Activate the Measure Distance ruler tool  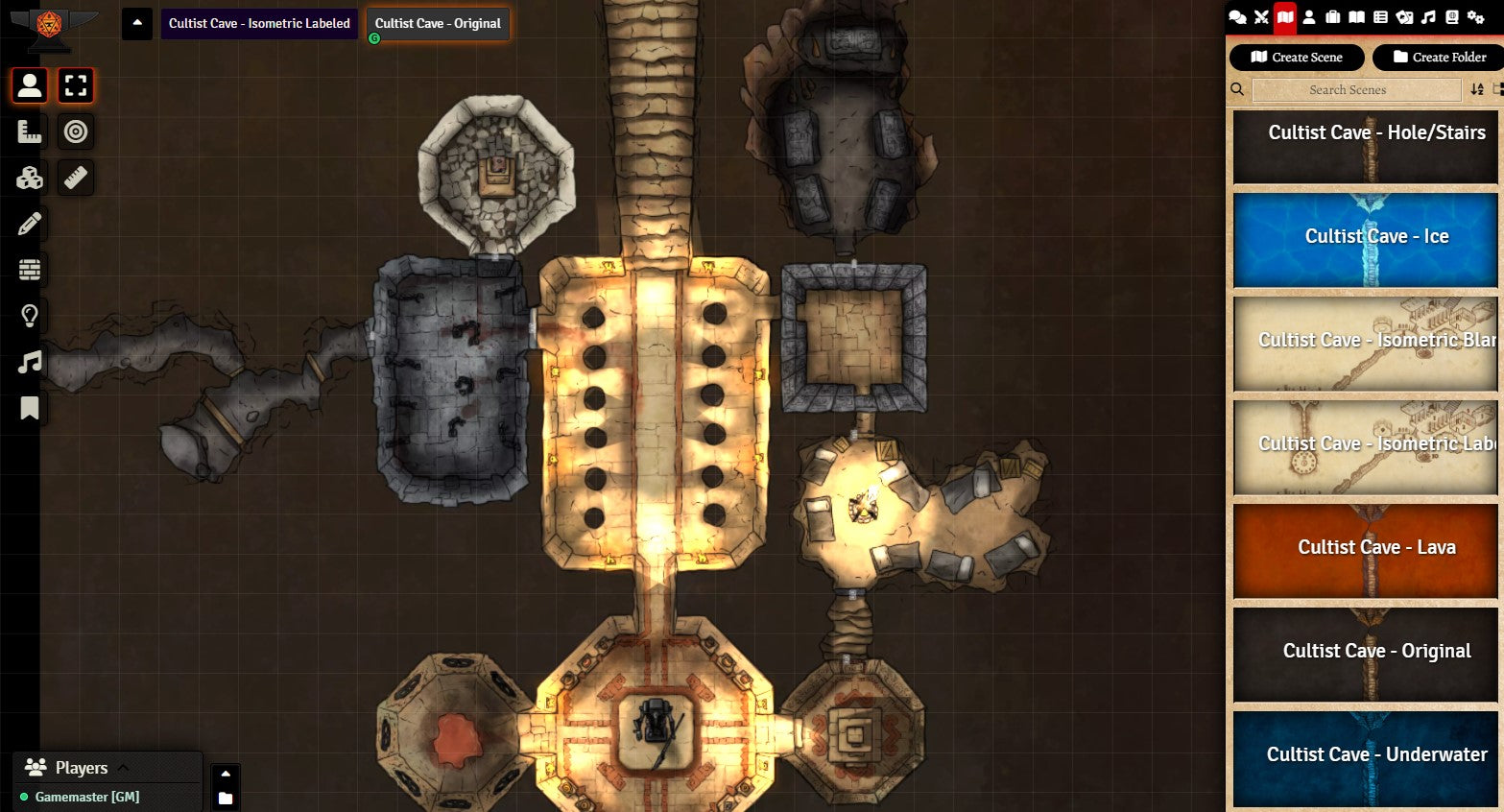click(76, 178)
